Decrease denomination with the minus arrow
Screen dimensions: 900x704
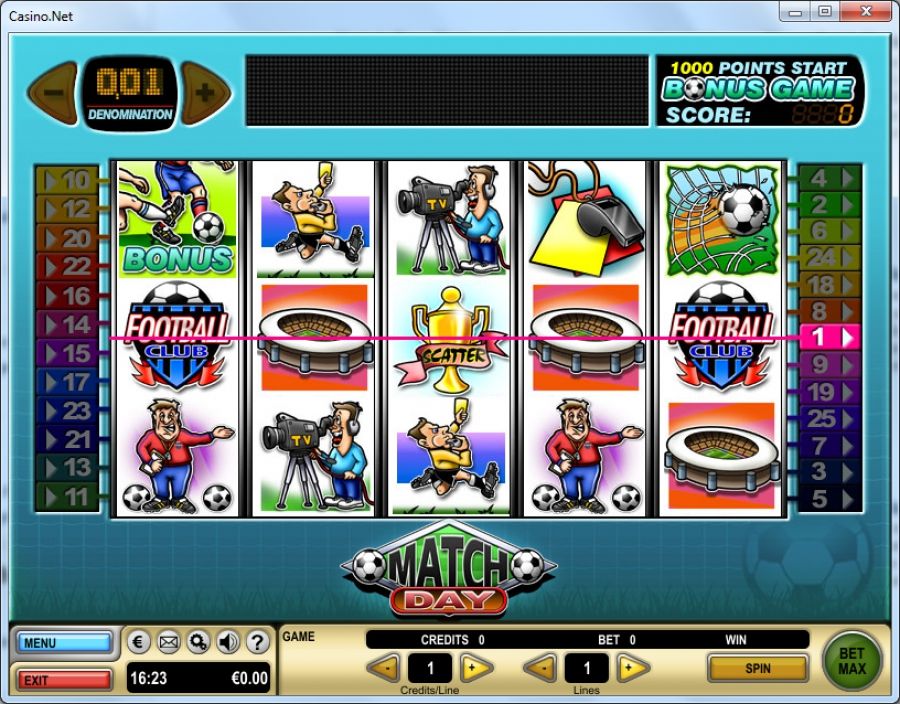point(54,94)
